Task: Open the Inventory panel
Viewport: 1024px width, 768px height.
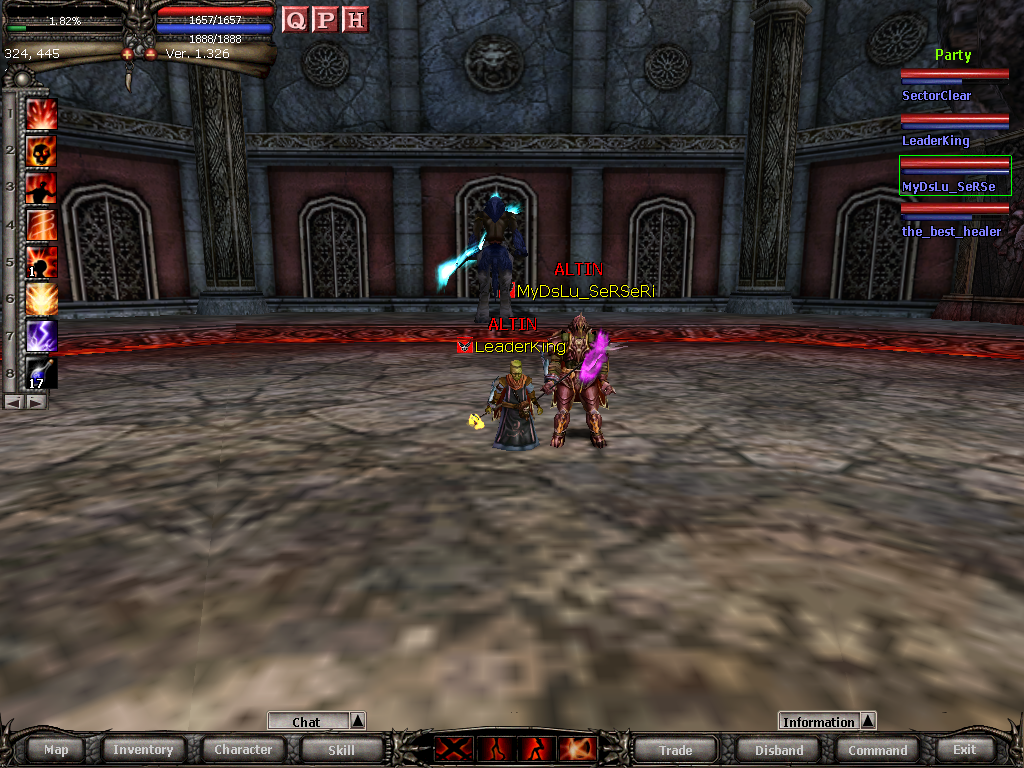Action: tap(143, 749)
